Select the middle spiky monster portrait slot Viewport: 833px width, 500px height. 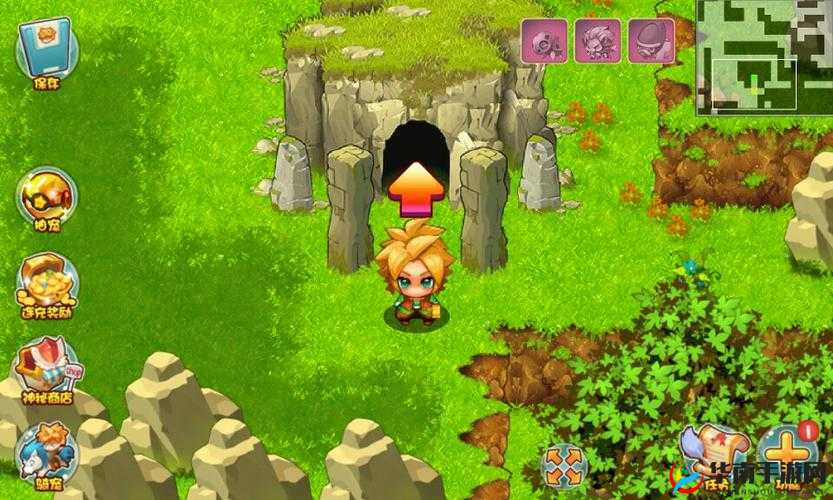[598, 42]
